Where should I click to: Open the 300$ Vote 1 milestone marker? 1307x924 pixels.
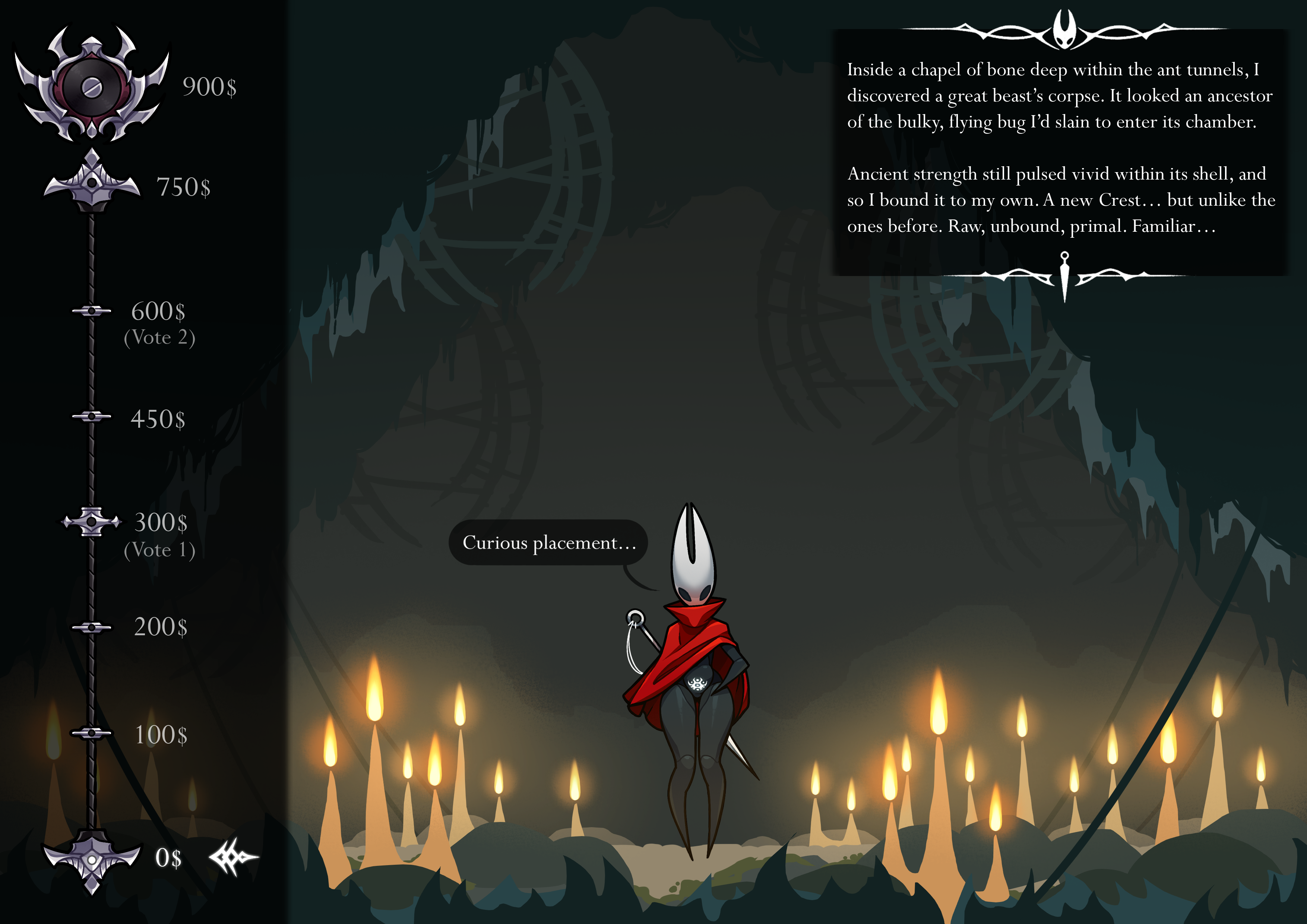(x=92, y=522)
